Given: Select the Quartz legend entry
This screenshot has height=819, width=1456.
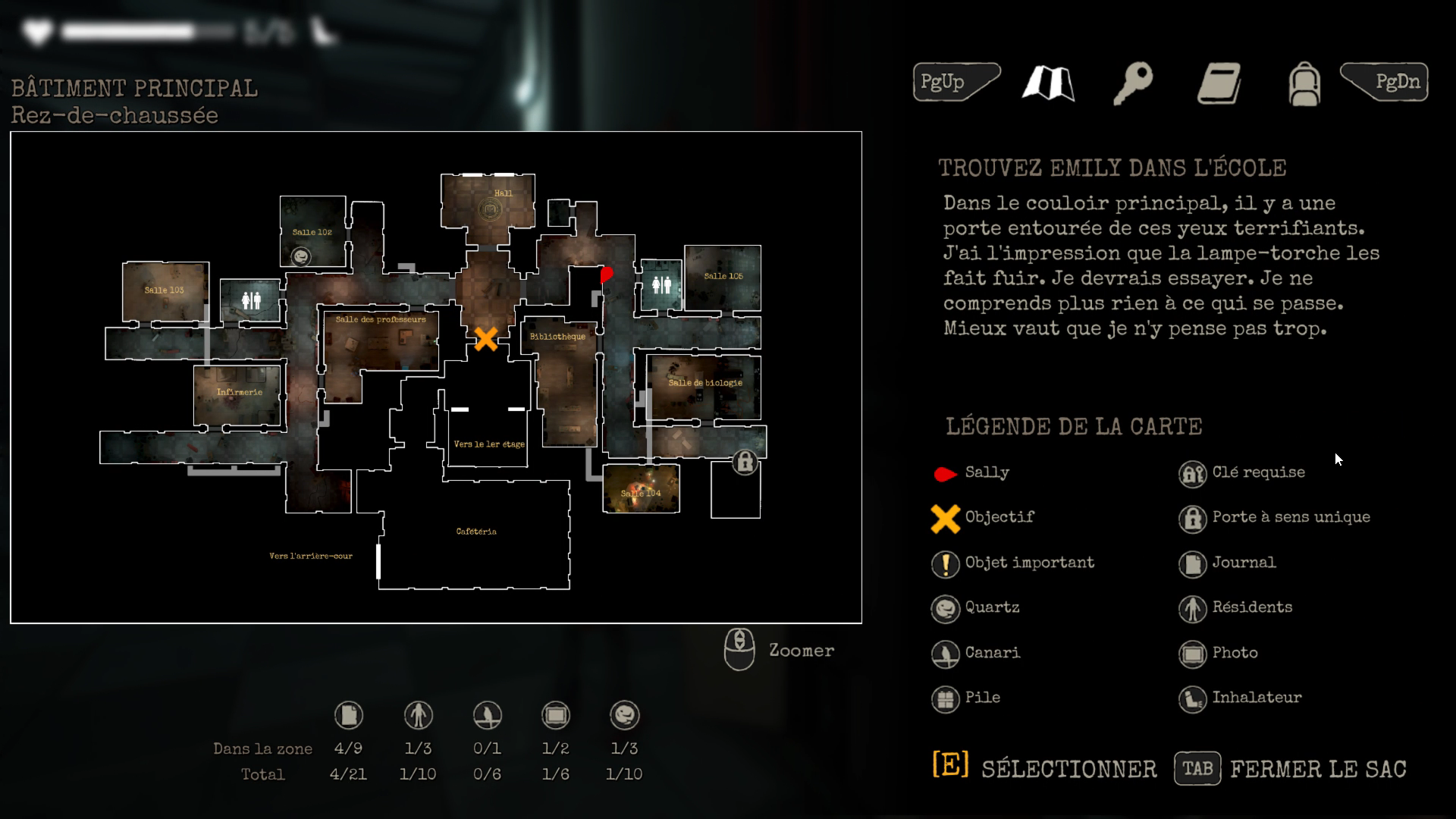Looking at the screenshot, I should [x=992, y=607].
